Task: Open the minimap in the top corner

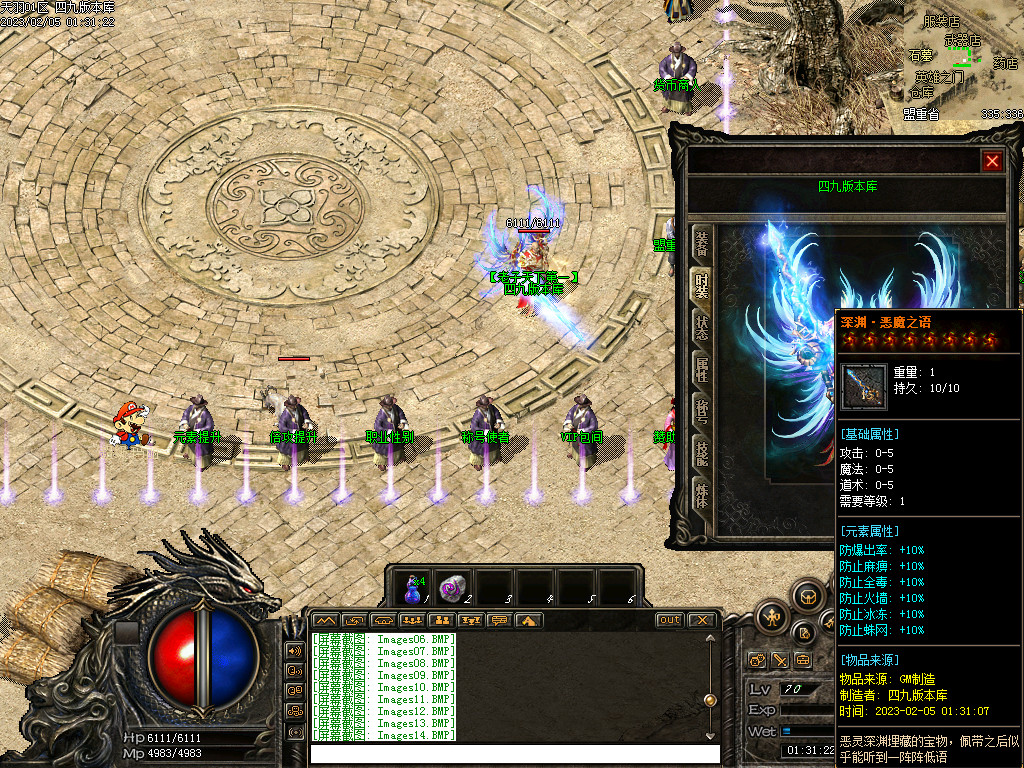Action: point(960,60)
